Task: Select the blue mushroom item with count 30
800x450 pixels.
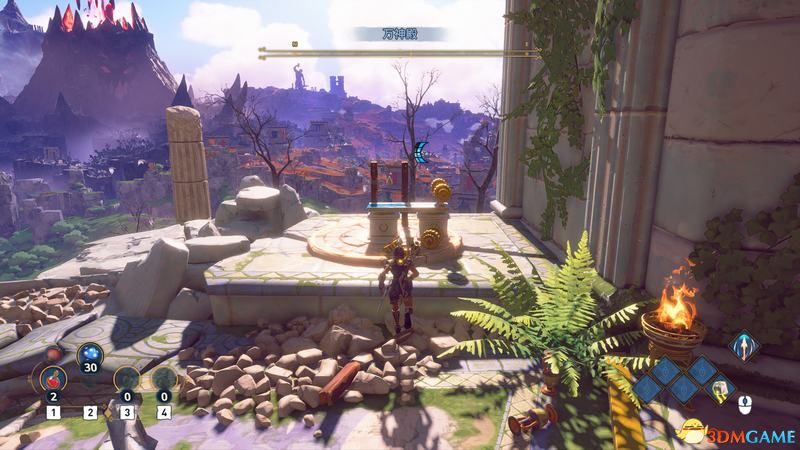Action: tap(89, 356)
